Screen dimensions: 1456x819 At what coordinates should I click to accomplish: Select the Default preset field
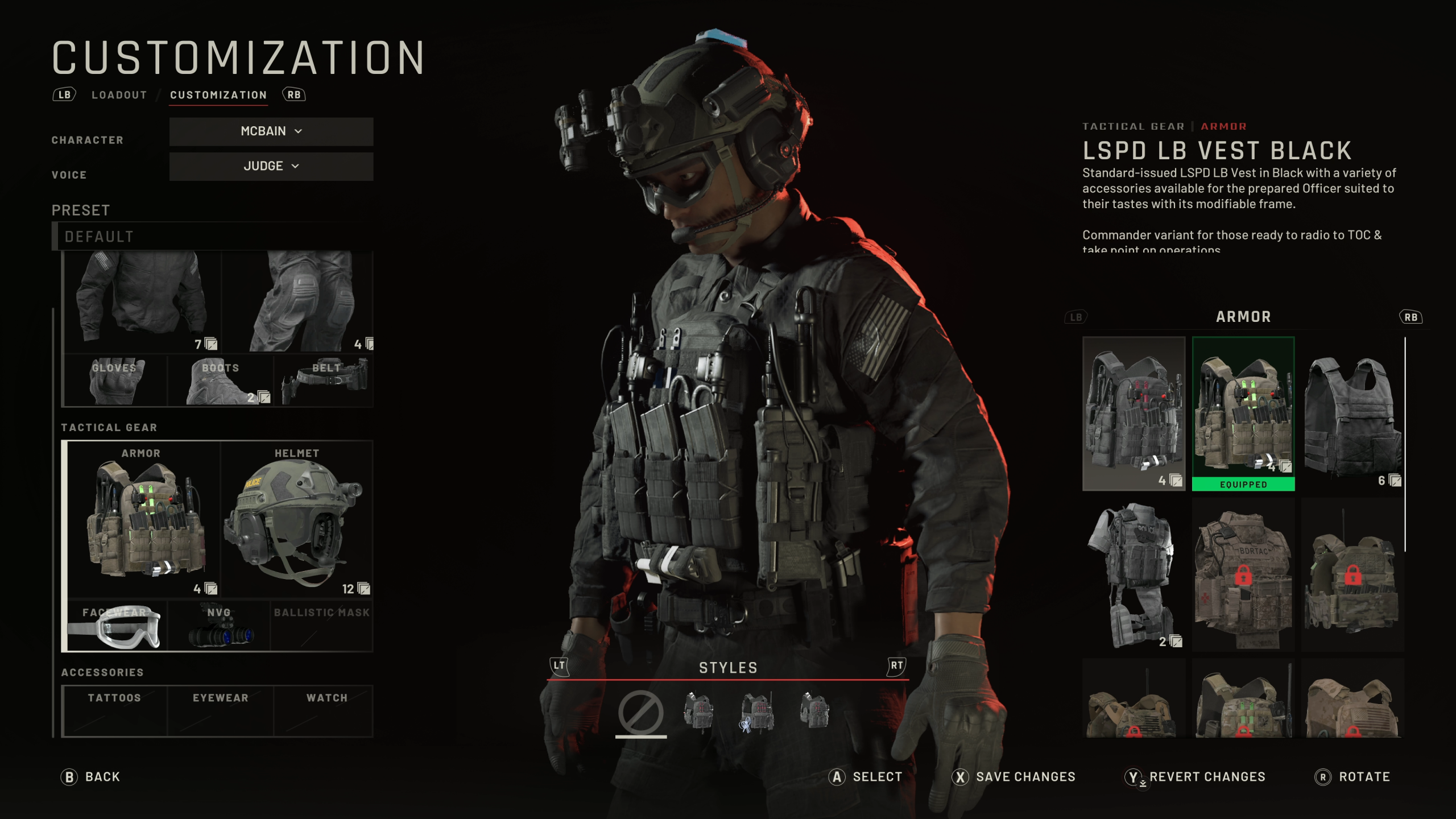[213, 237]
